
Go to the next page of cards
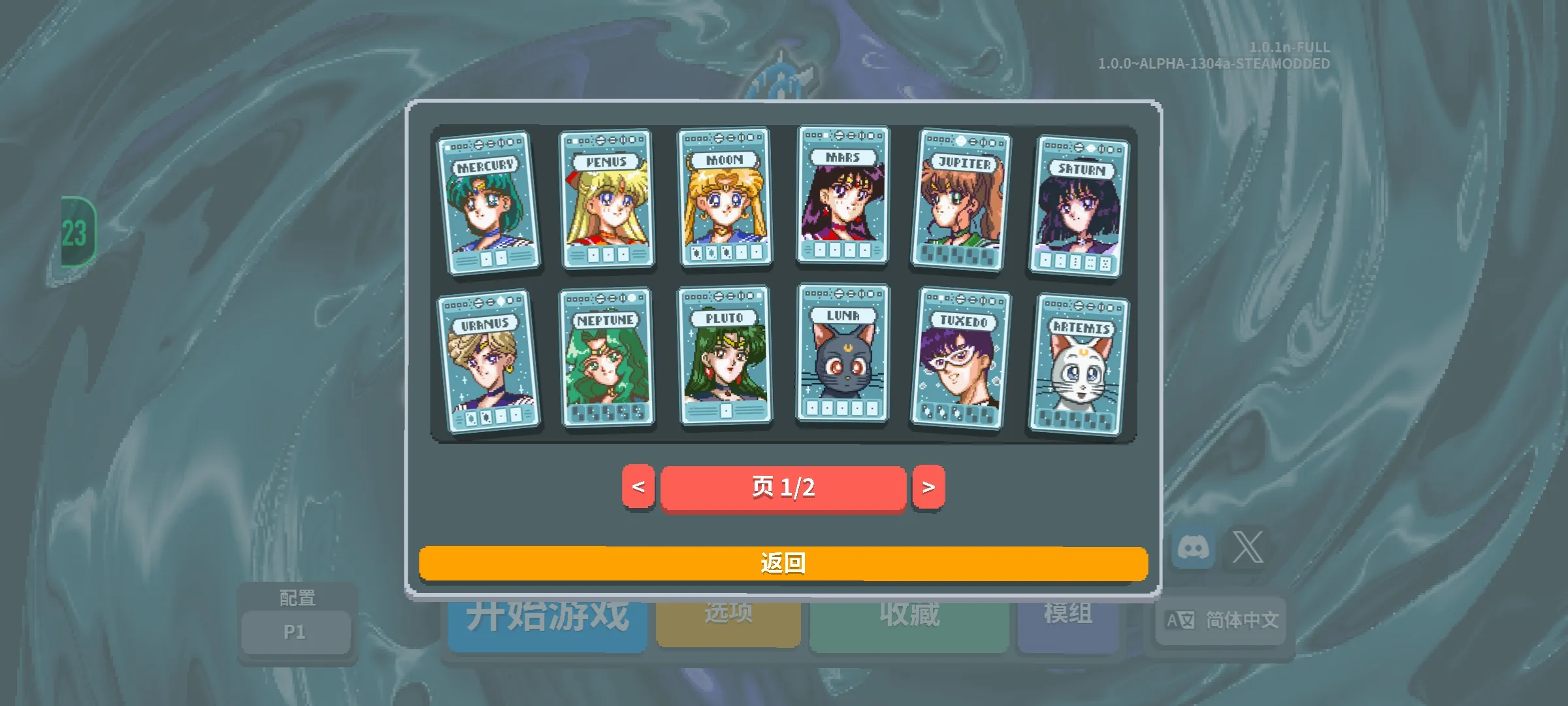[928, 487]
